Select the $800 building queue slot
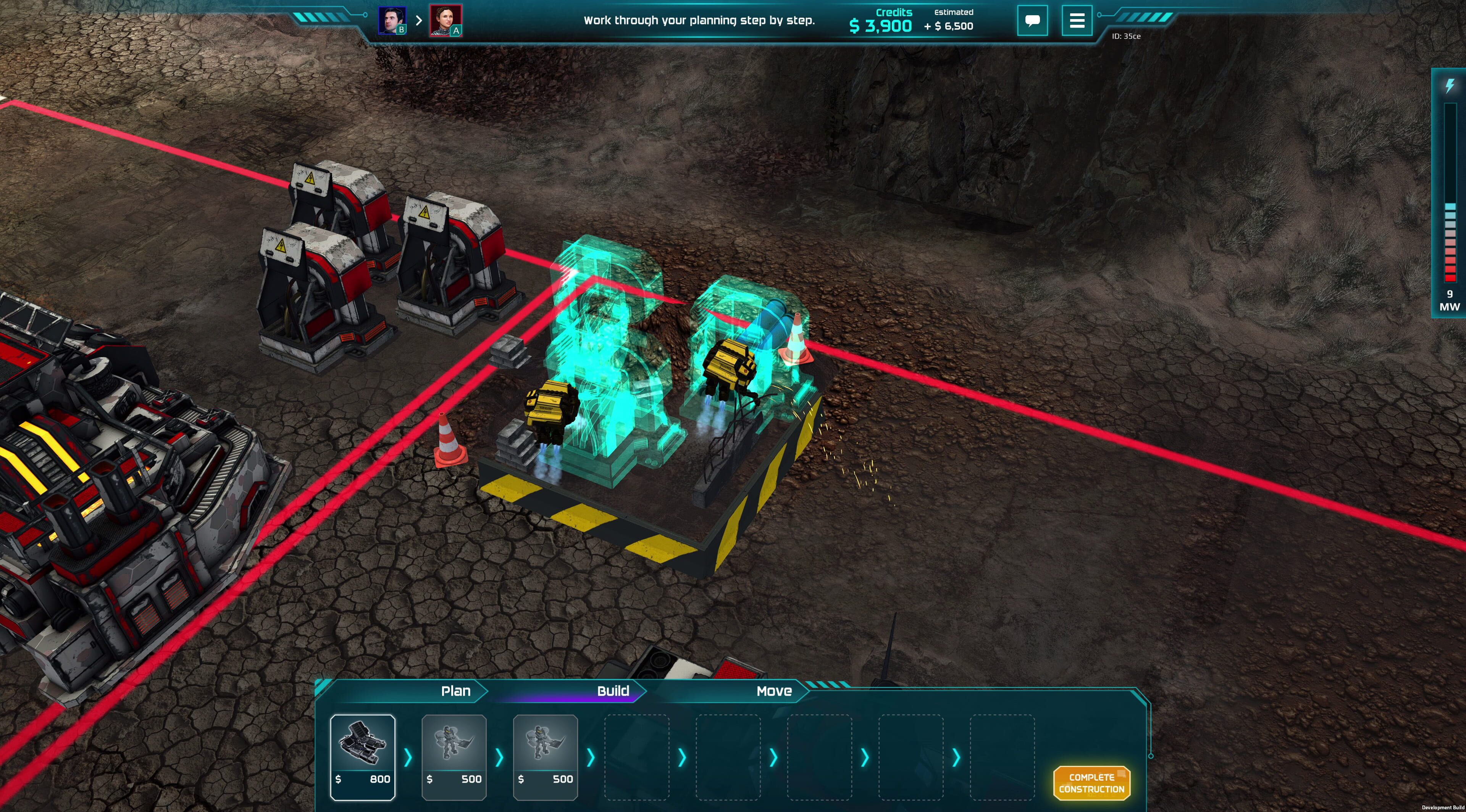Screen dimensions: 1466x812 363,756
